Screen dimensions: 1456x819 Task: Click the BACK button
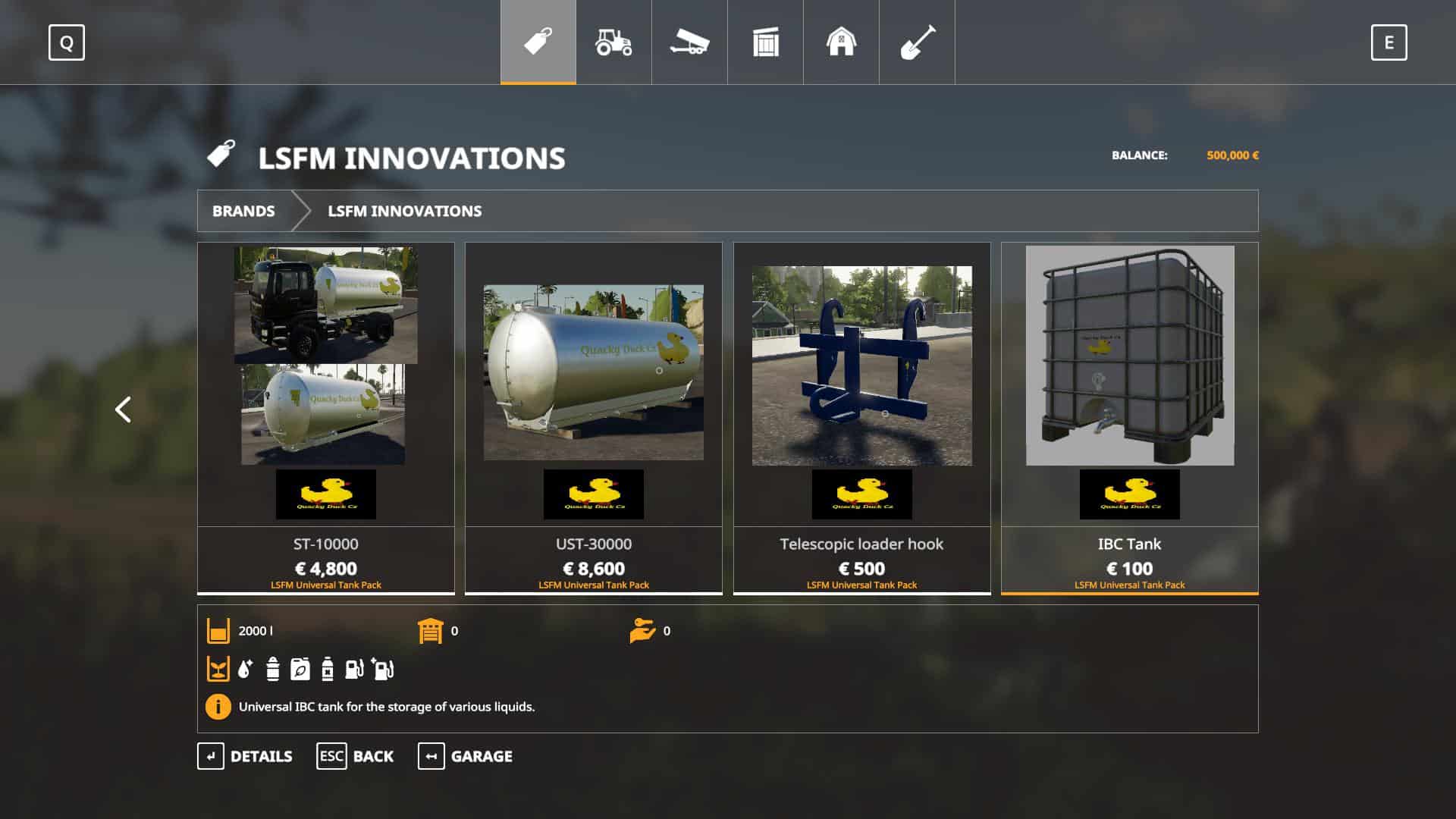click(355, 756)
